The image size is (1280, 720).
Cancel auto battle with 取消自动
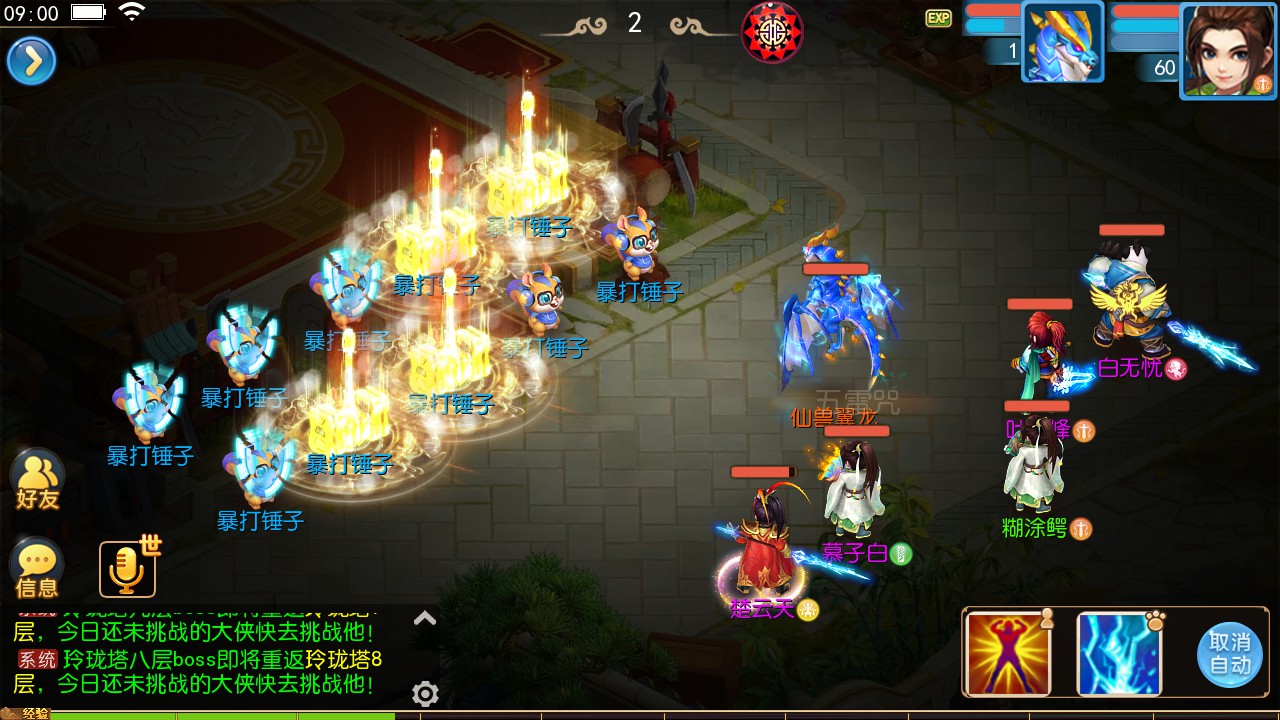1229,653
